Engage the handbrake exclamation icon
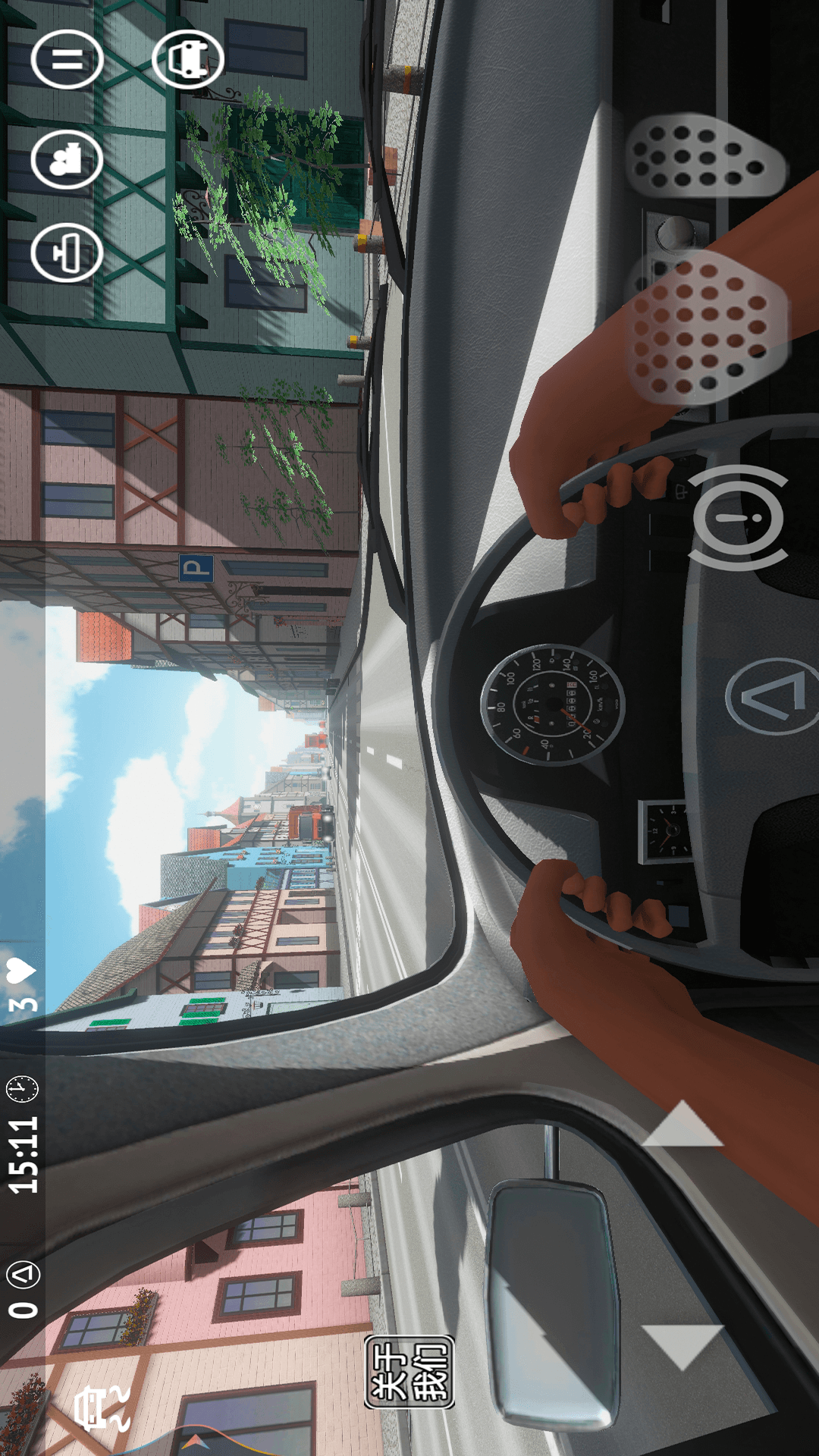 point(738,518)
